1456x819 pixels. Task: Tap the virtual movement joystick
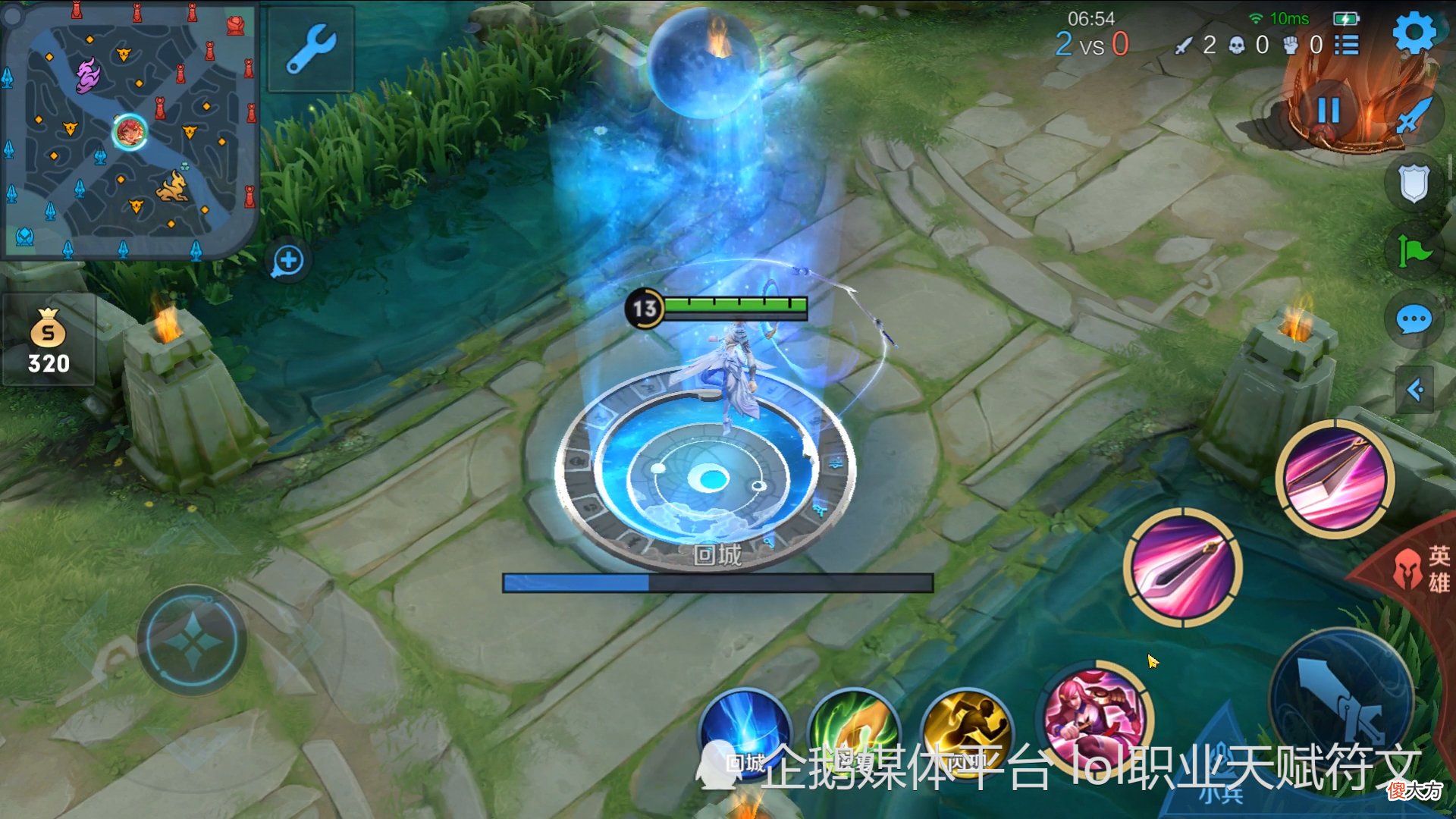[193, 641]
